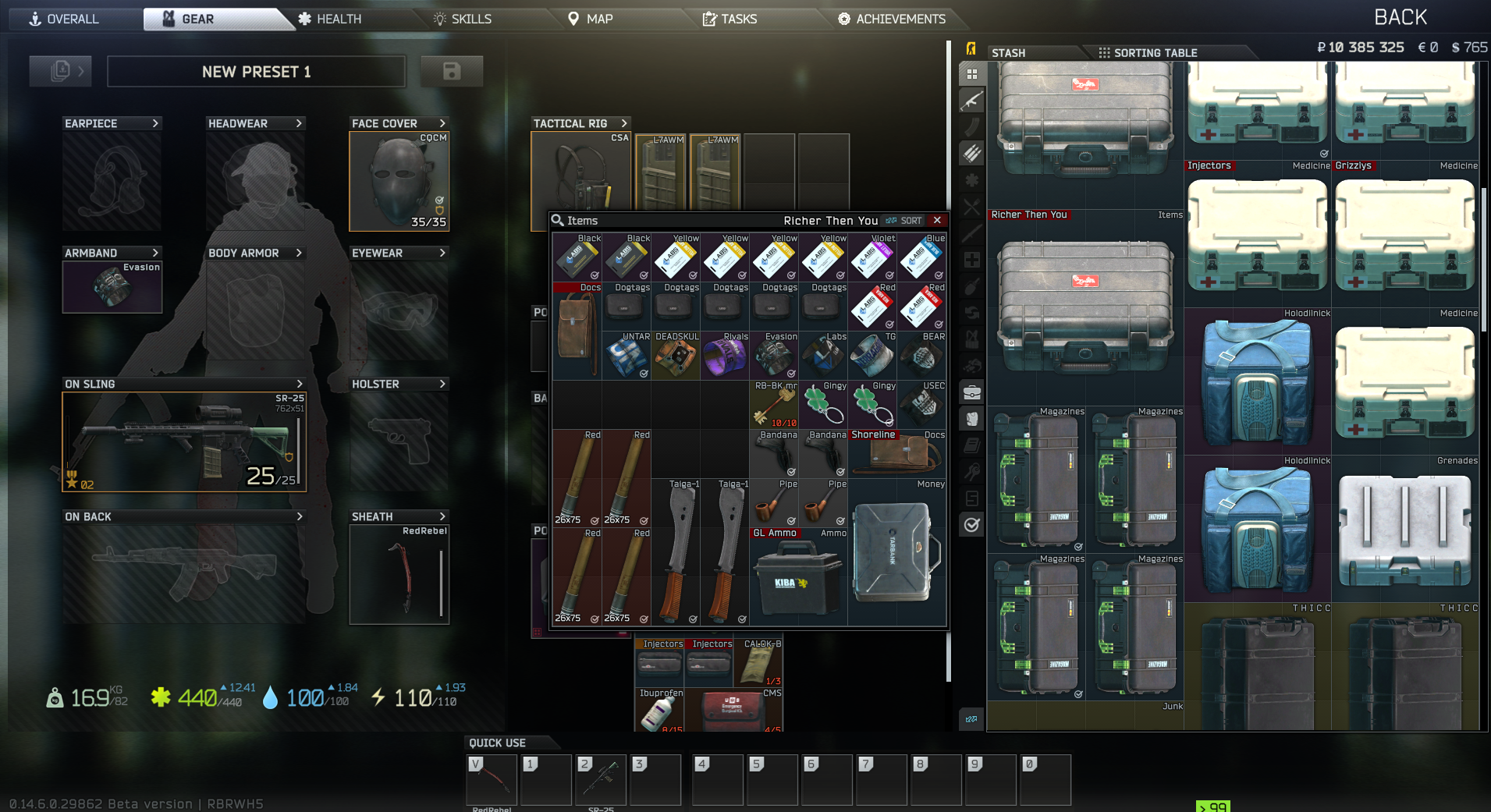This screenshot has width=1491, height=812.
Task: Select the Money case in the container
Action: pyautogui.click(x=896, y=552)
